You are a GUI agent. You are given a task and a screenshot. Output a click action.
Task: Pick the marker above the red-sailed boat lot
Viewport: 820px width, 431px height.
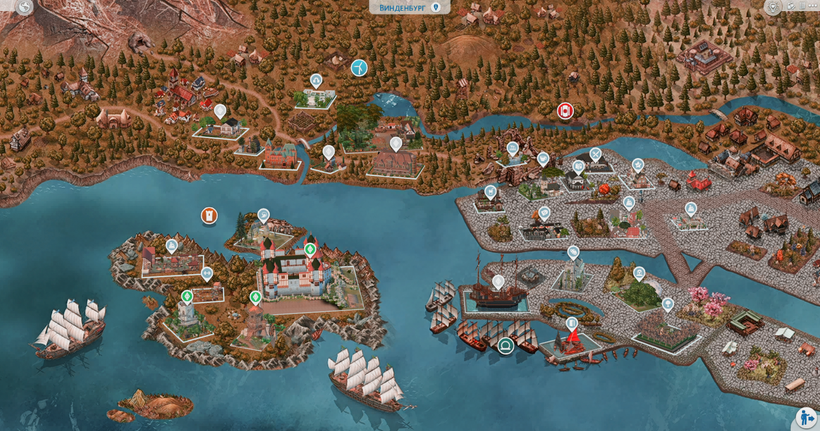tap(571, 323)
